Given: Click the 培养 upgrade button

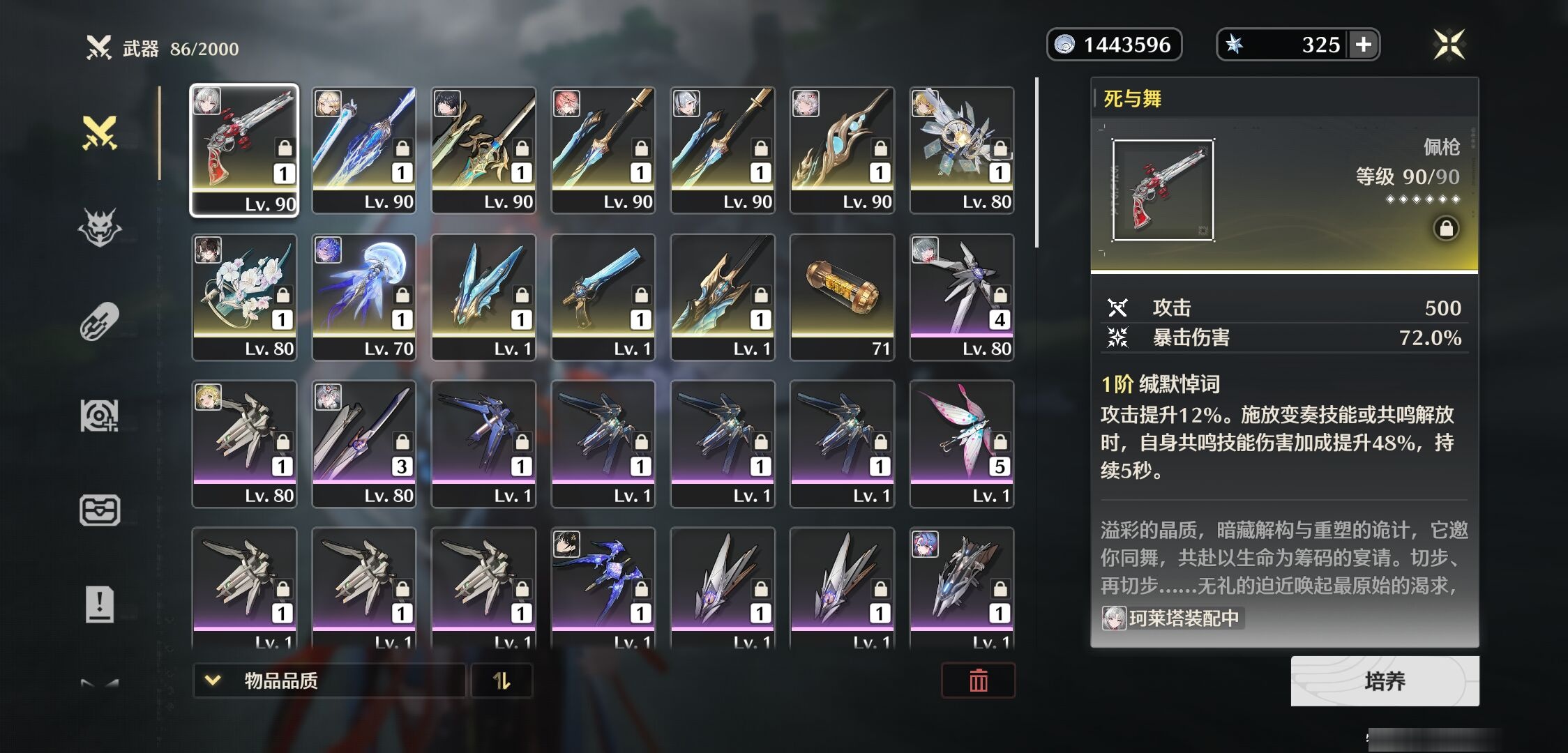Looking at the screenshot, I should (x=1385, y=681).
